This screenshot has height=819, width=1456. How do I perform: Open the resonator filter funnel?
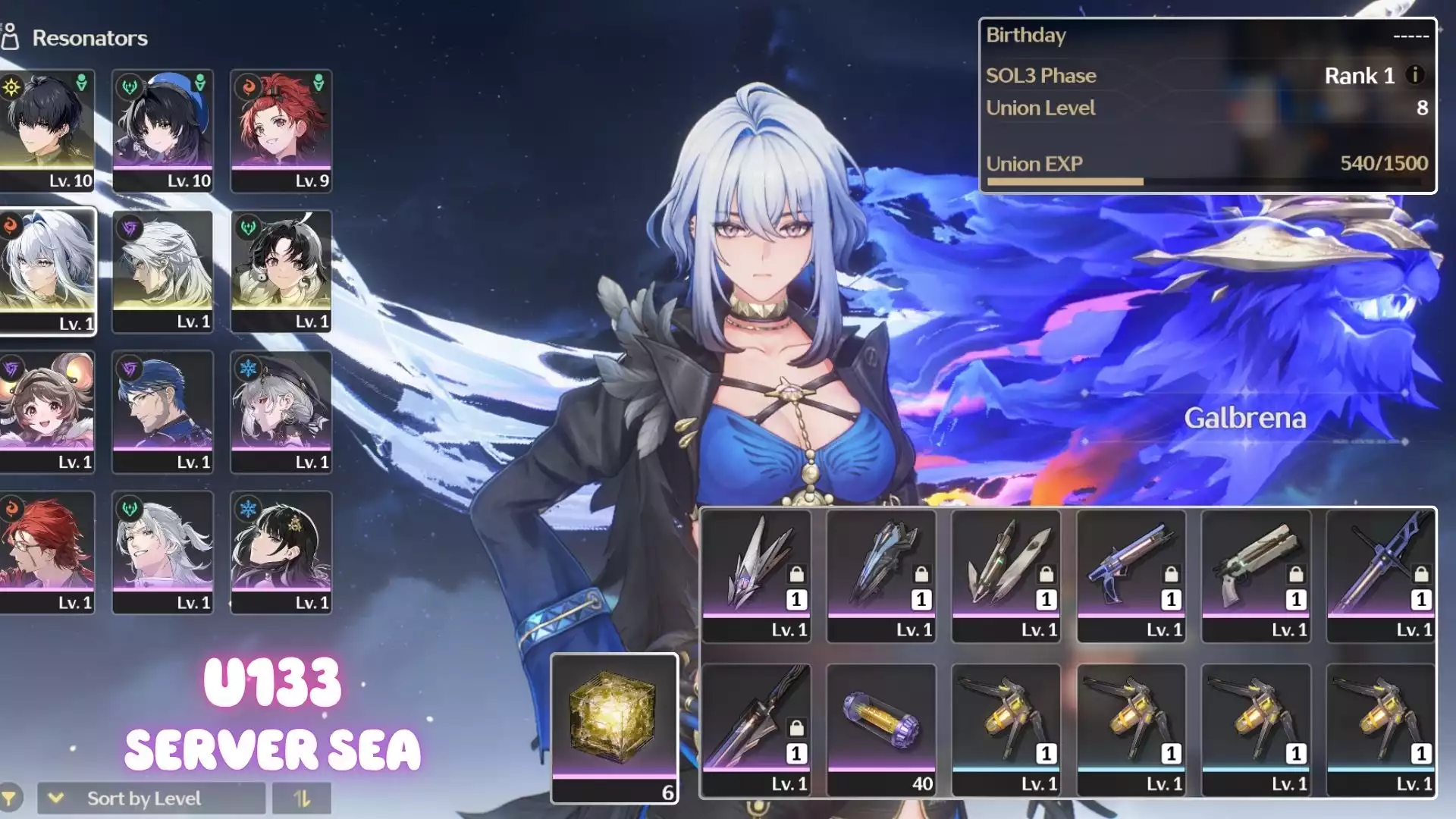(x=10, y=798)
